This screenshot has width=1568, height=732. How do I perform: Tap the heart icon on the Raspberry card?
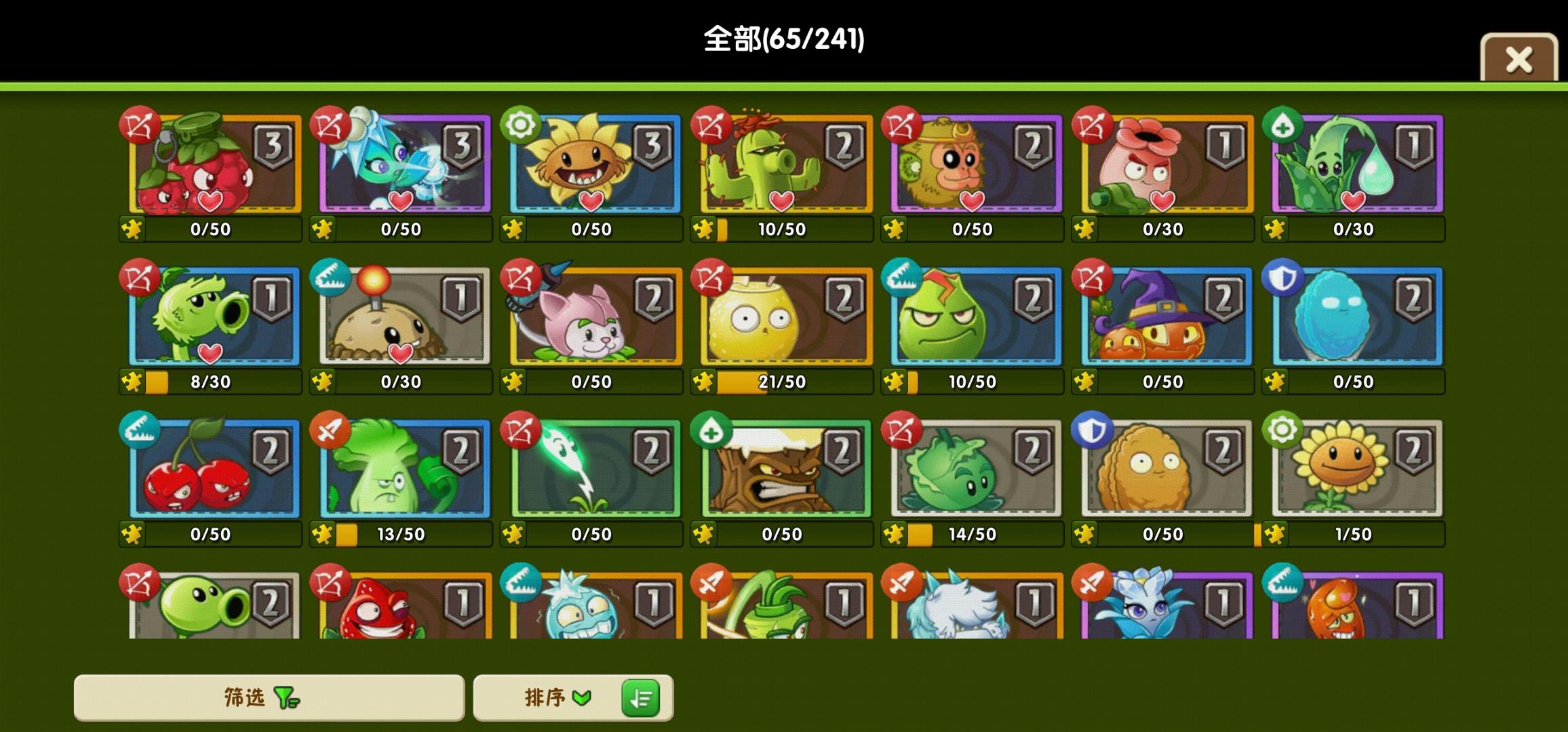209,203
